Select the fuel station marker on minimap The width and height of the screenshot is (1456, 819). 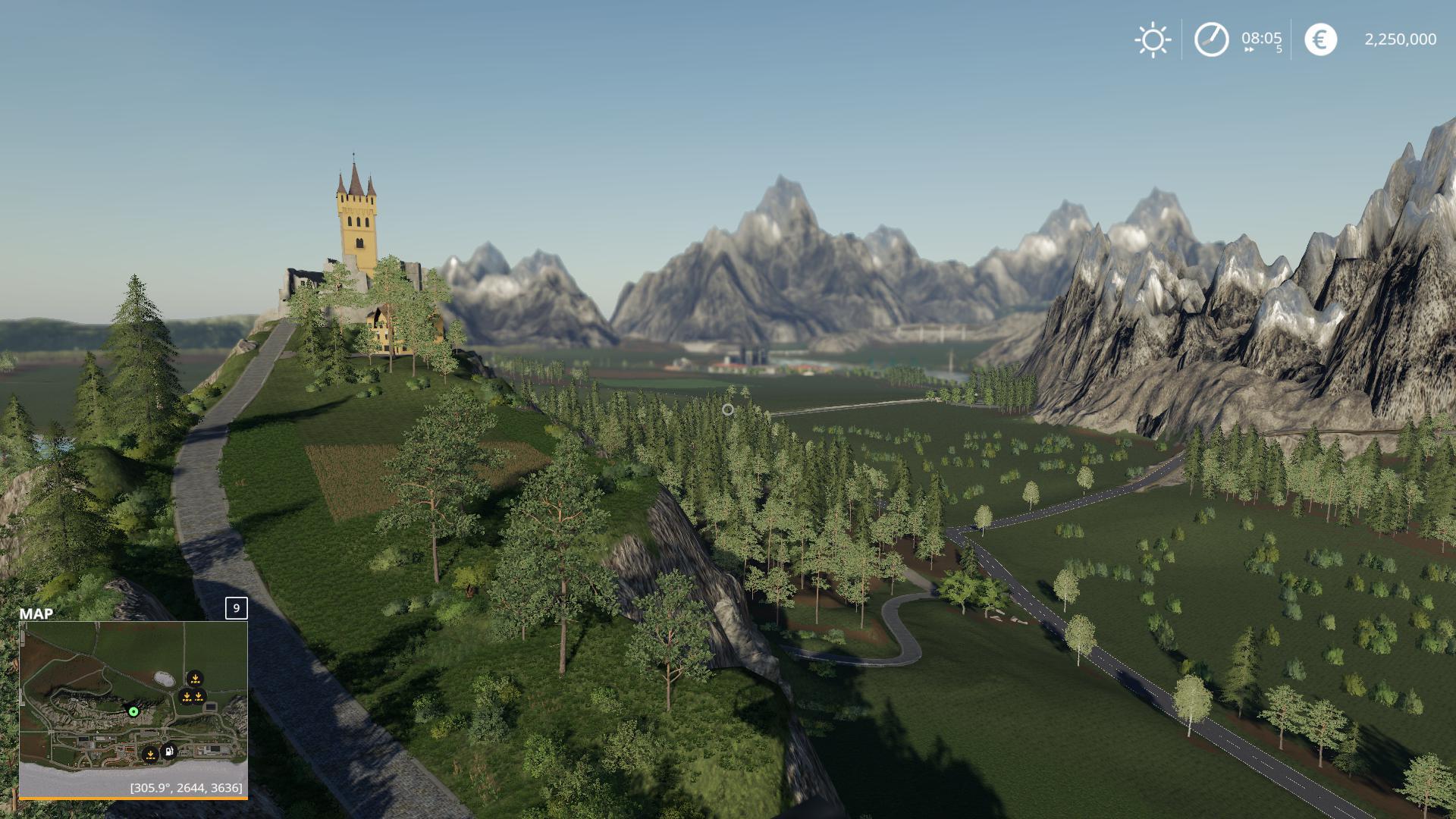coord(169,752)
